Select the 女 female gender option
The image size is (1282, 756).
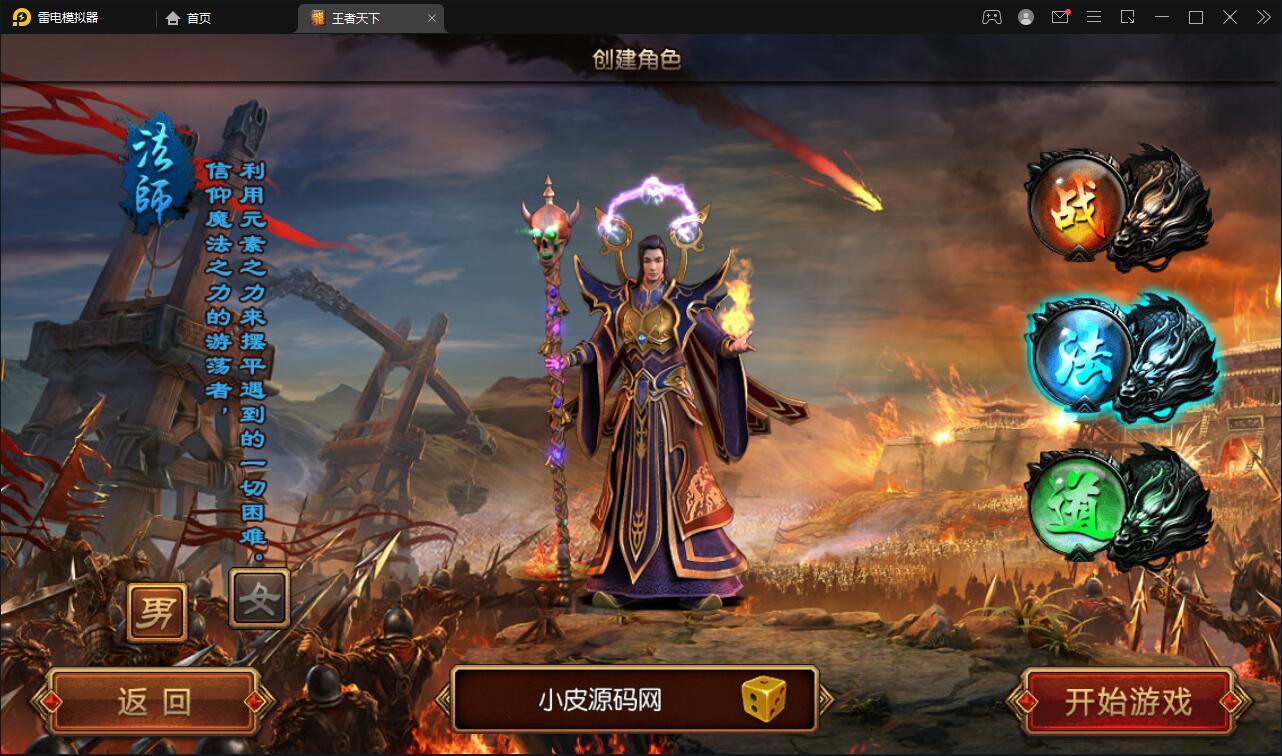(258, 598)
